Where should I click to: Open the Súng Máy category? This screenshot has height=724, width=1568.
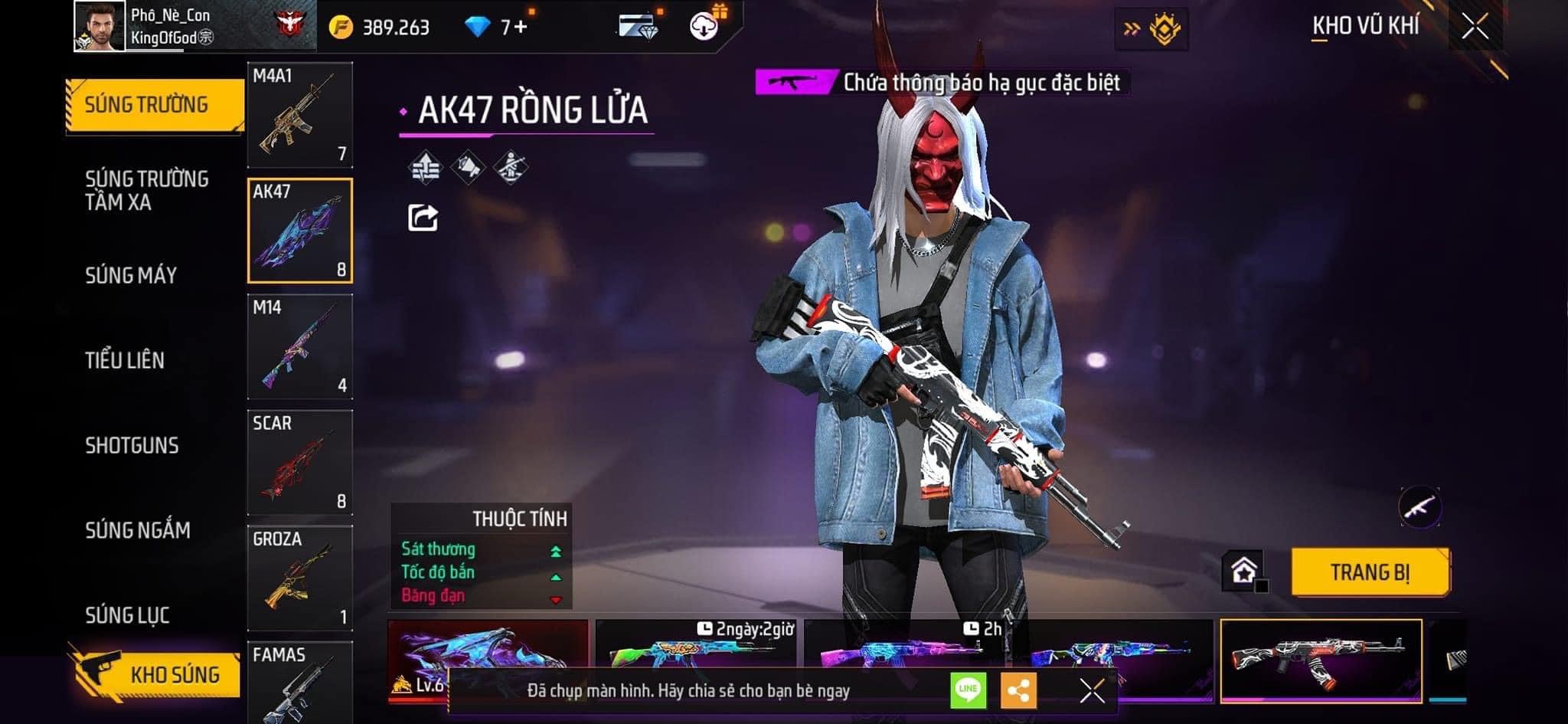131,275
